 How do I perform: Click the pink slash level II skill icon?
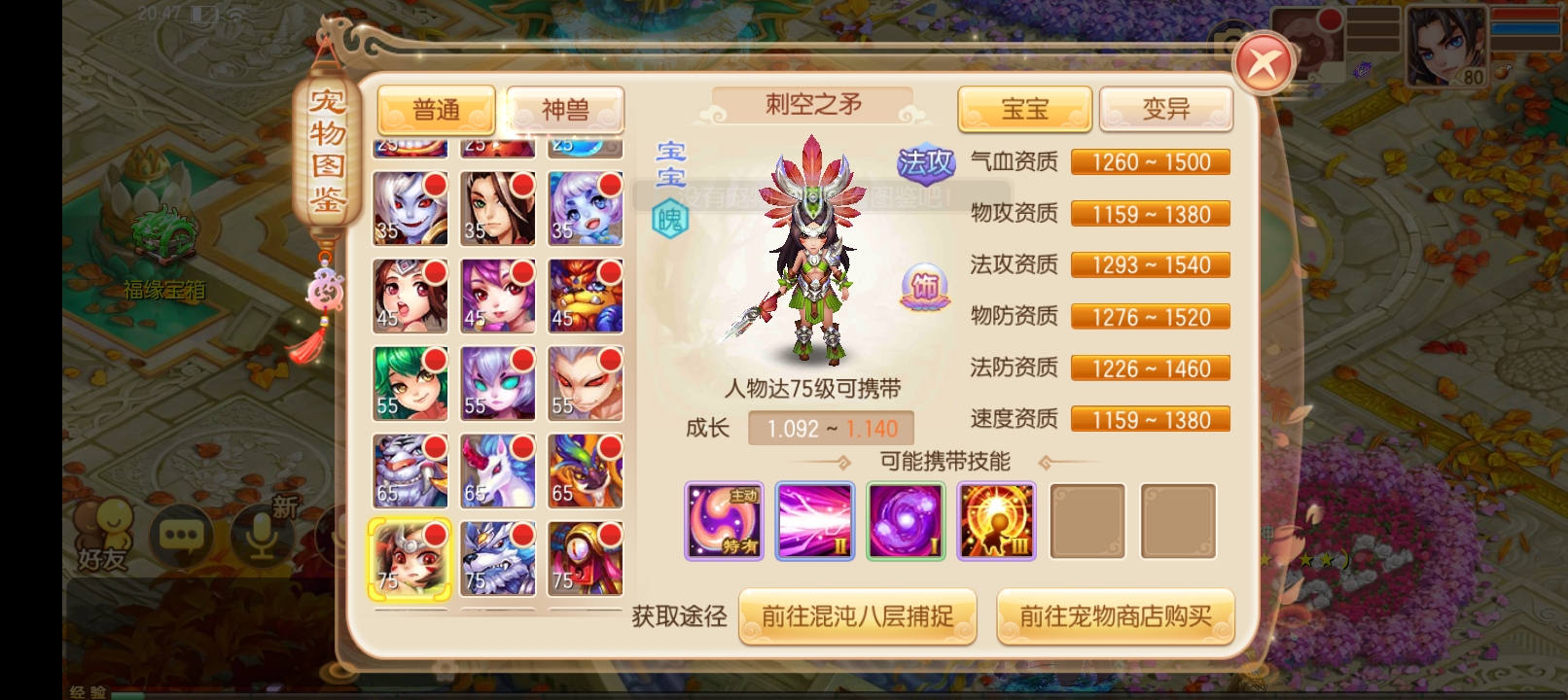point(814,521)
